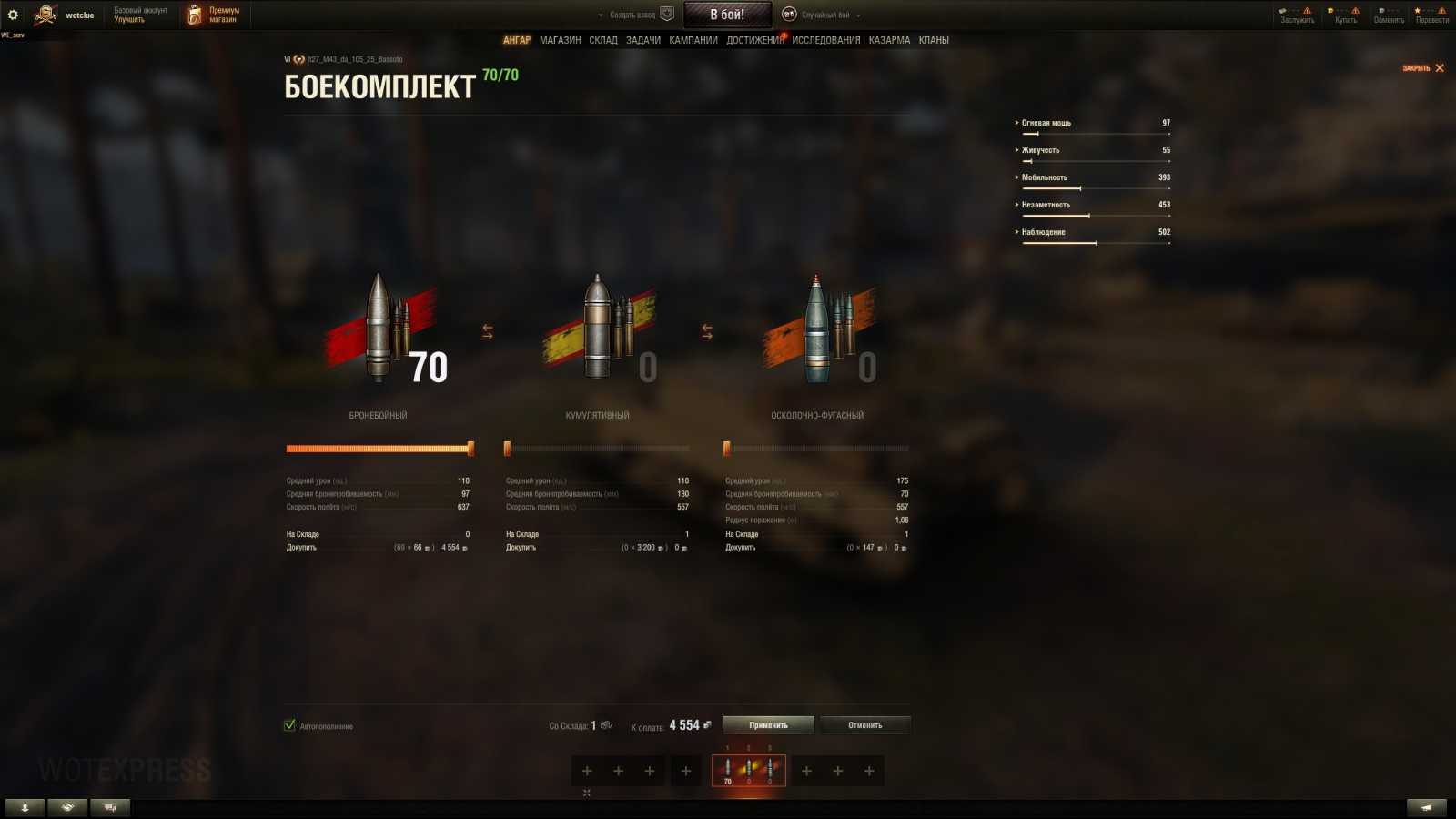The height and width of the screenshot is (819, 1456).
Task: Open the game settings gear icon
Action: point(13,15)
